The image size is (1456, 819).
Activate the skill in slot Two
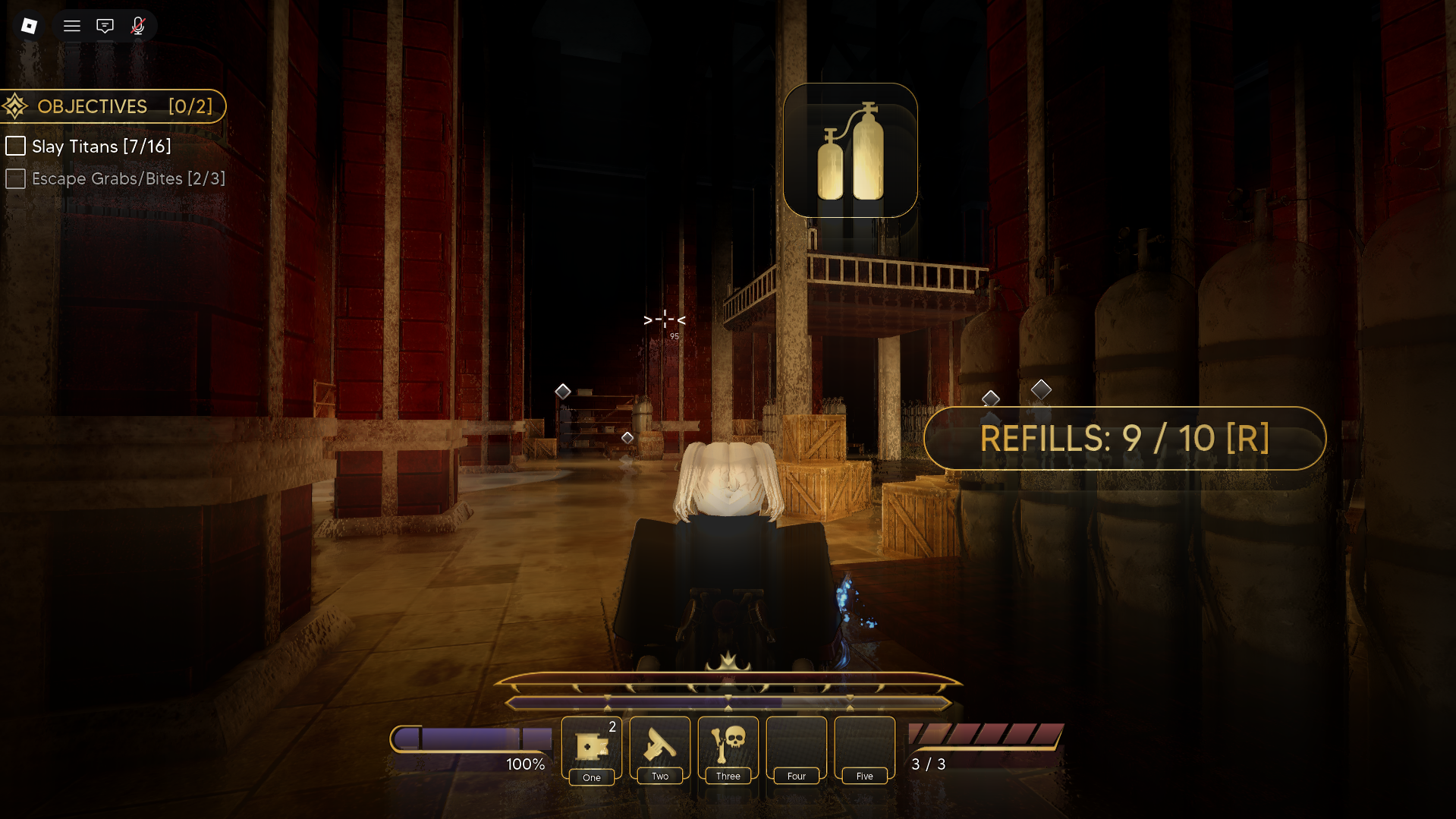[x=660, y=748]
